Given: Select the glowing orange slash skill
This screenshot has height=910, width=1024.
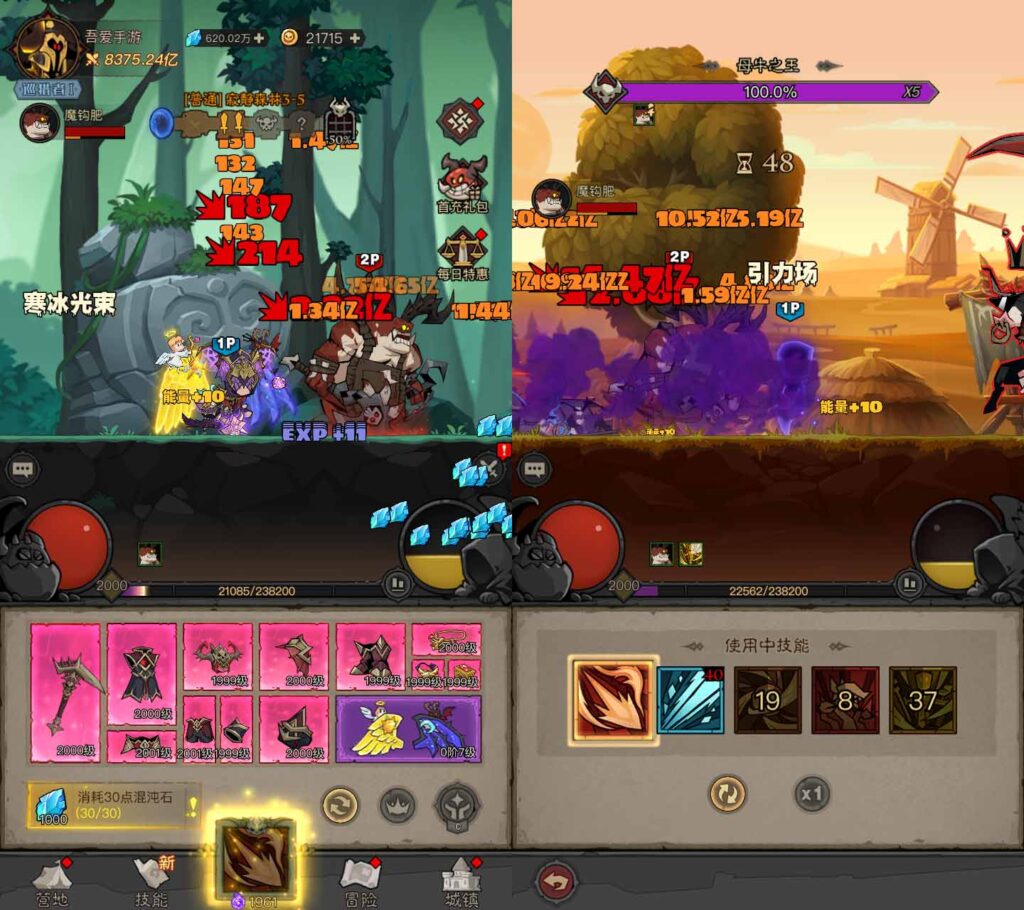Looking at the screenshot, I should point(613,700).
